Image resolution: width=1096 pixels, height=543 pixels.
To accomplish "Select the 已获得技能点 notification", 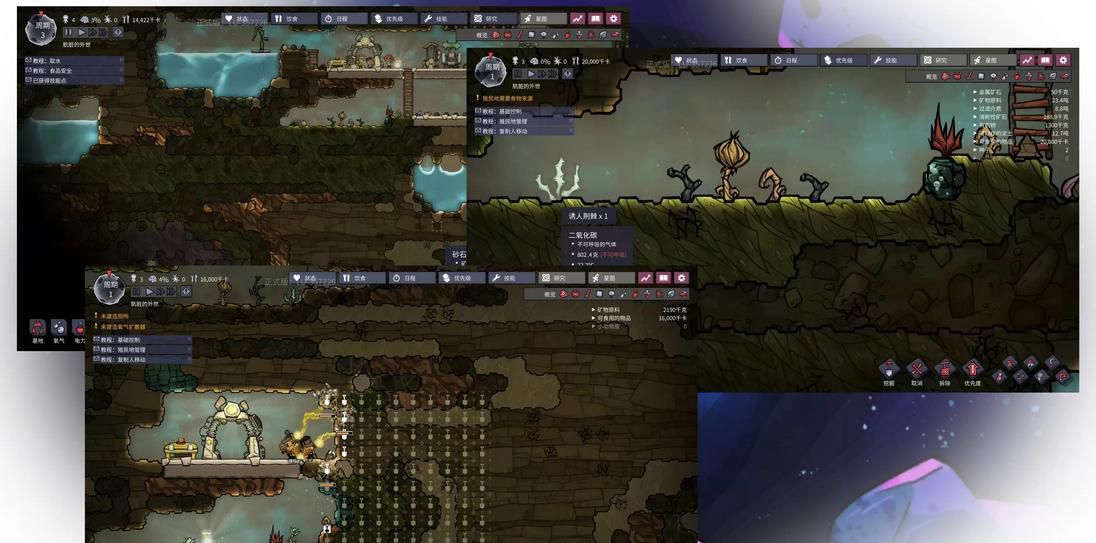I will point(62,80).
